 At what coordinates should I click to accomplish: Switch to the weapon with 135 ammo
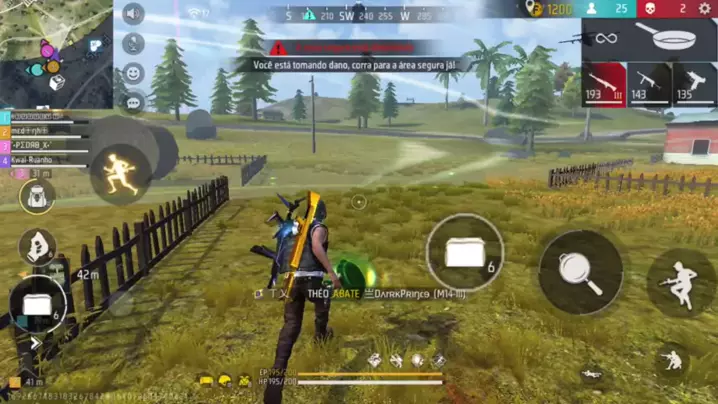694,84
